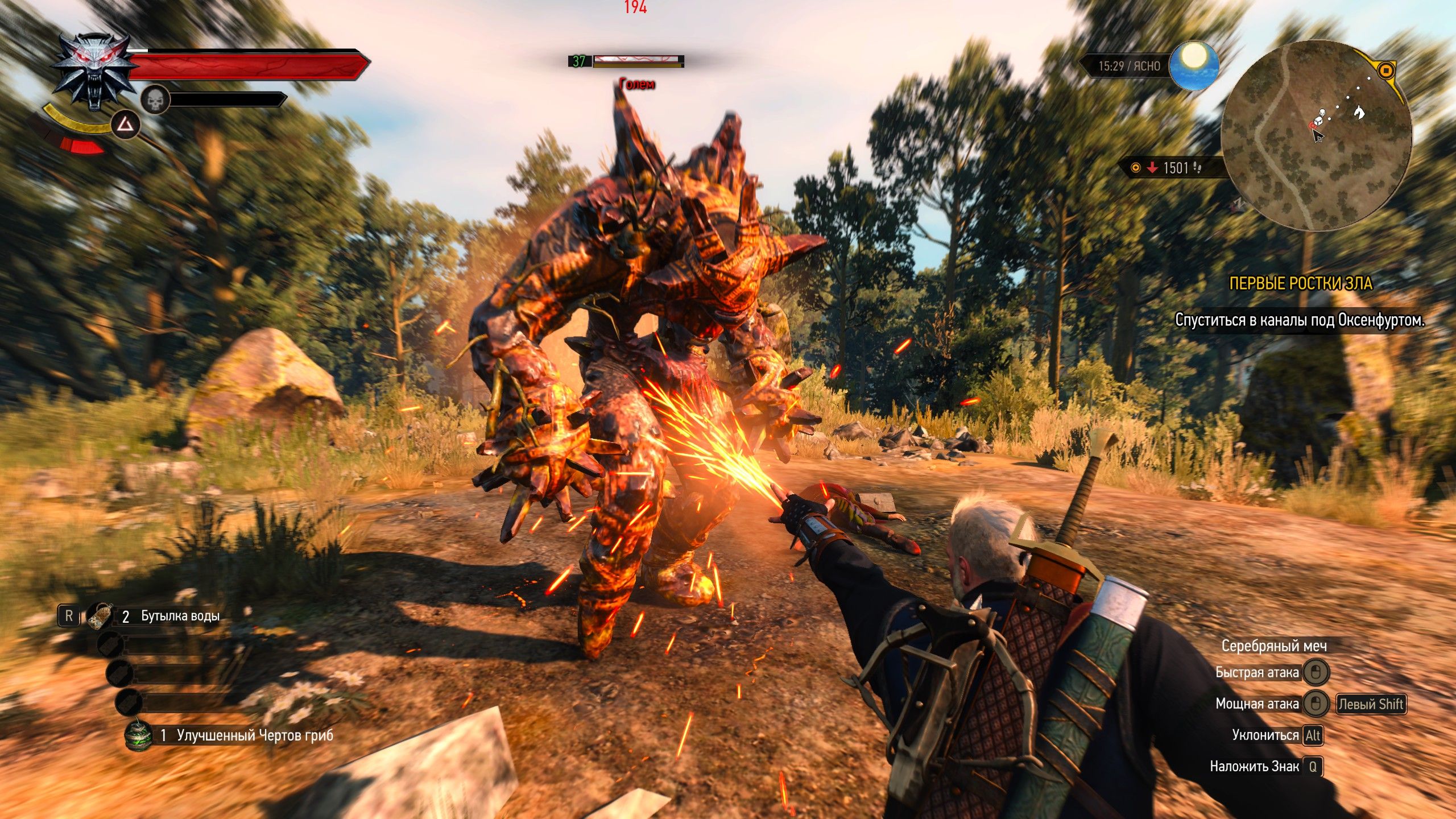This screenshot has height=819, width=1456.
Task: Open the Первые ростки зла quest tracker
Action: point(1300,283)
